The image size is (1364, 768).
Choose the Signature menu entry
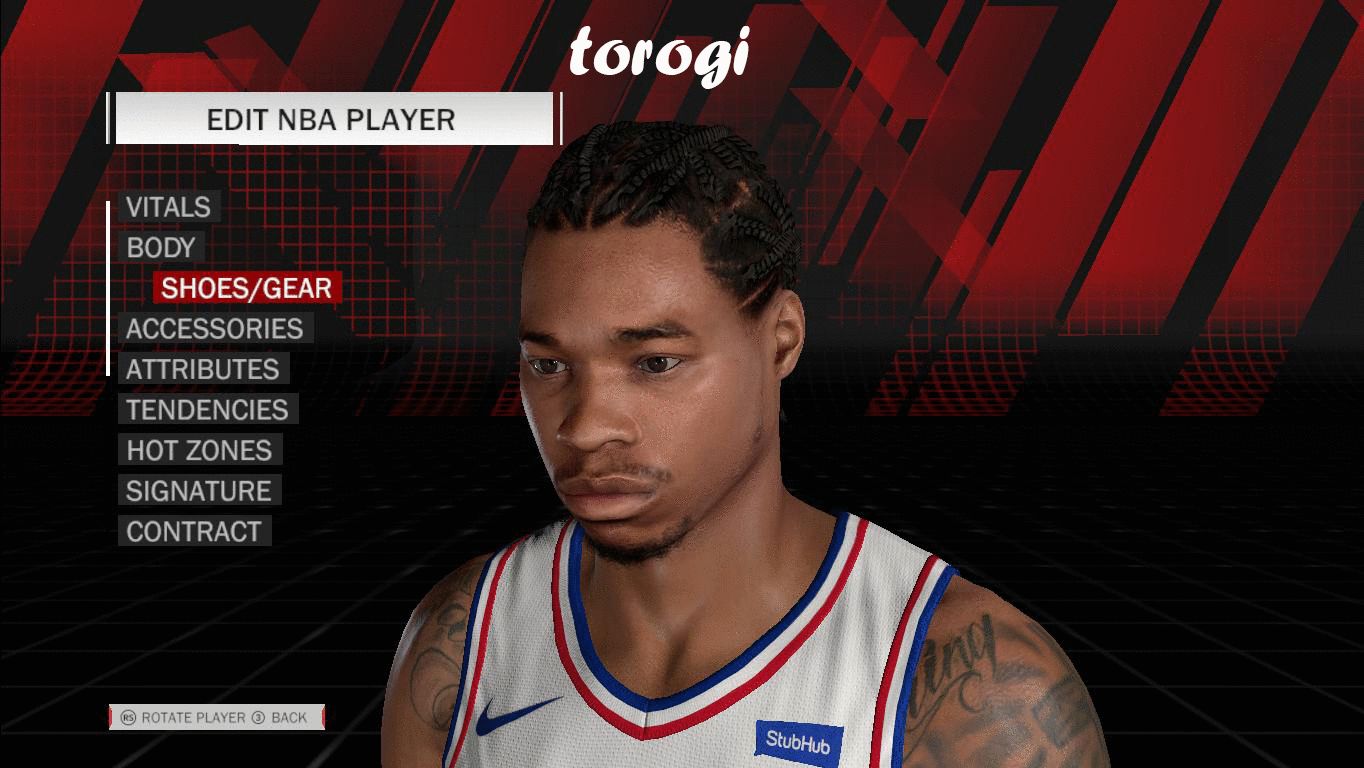point(198,491)
